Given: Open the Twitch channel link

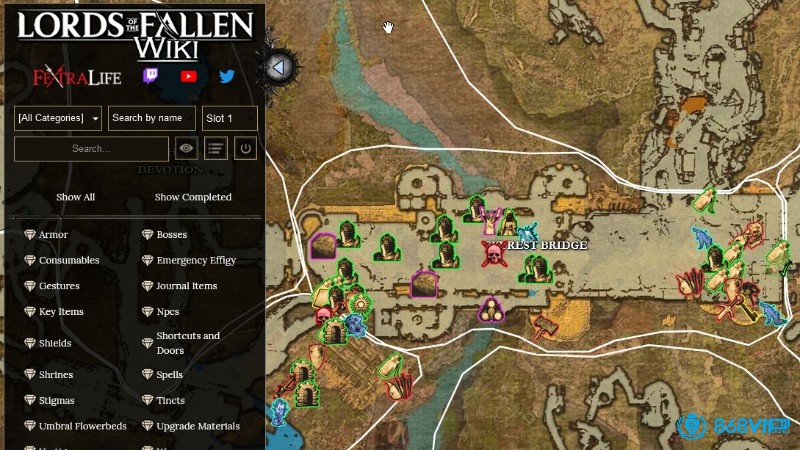Looking at the screenshot, I should click(x=150, y=76).
